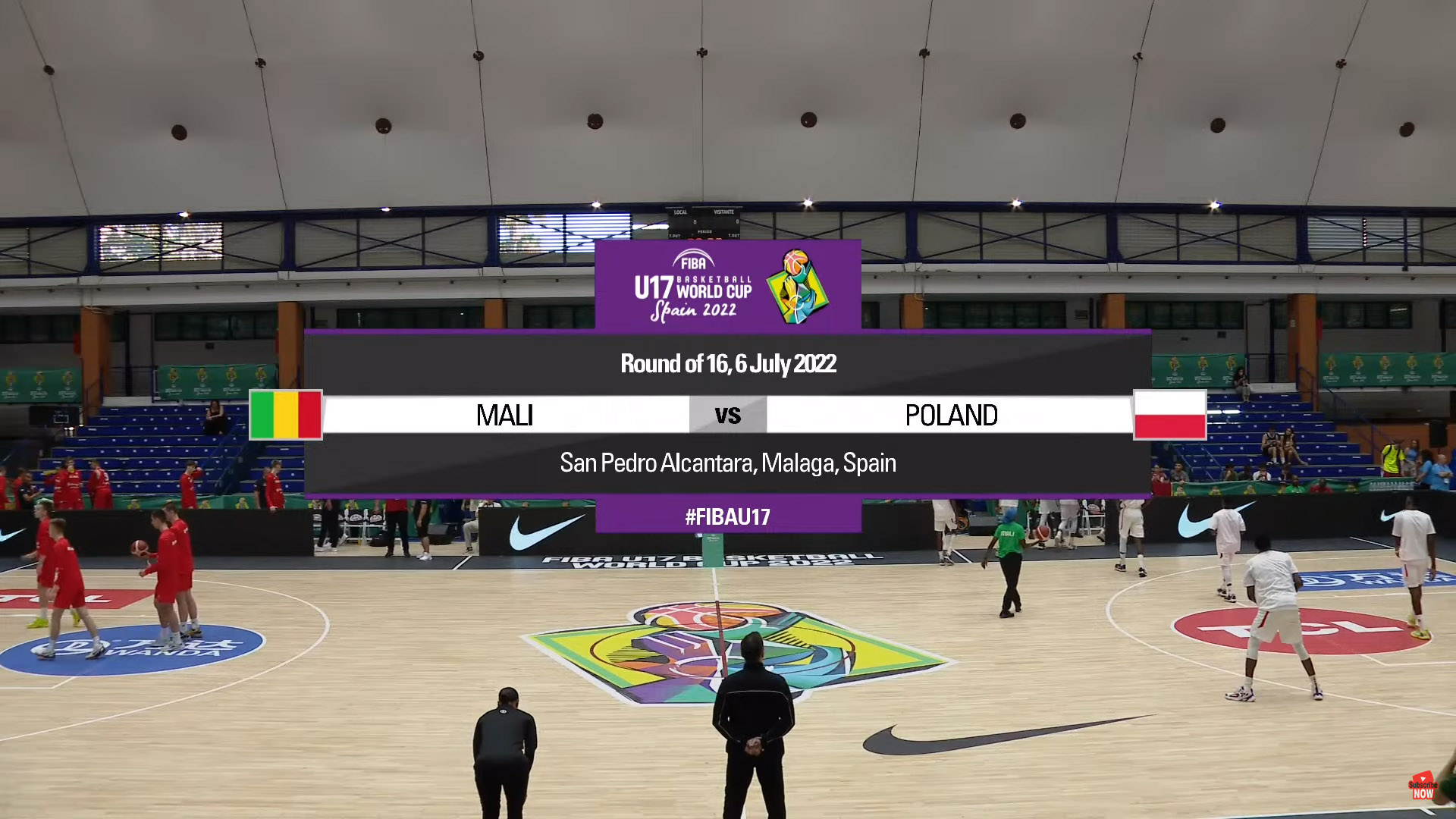Click the Subscribe Now channel watermark
Viewport: 1456px width, 819px height.
[x=1423, y=787]
